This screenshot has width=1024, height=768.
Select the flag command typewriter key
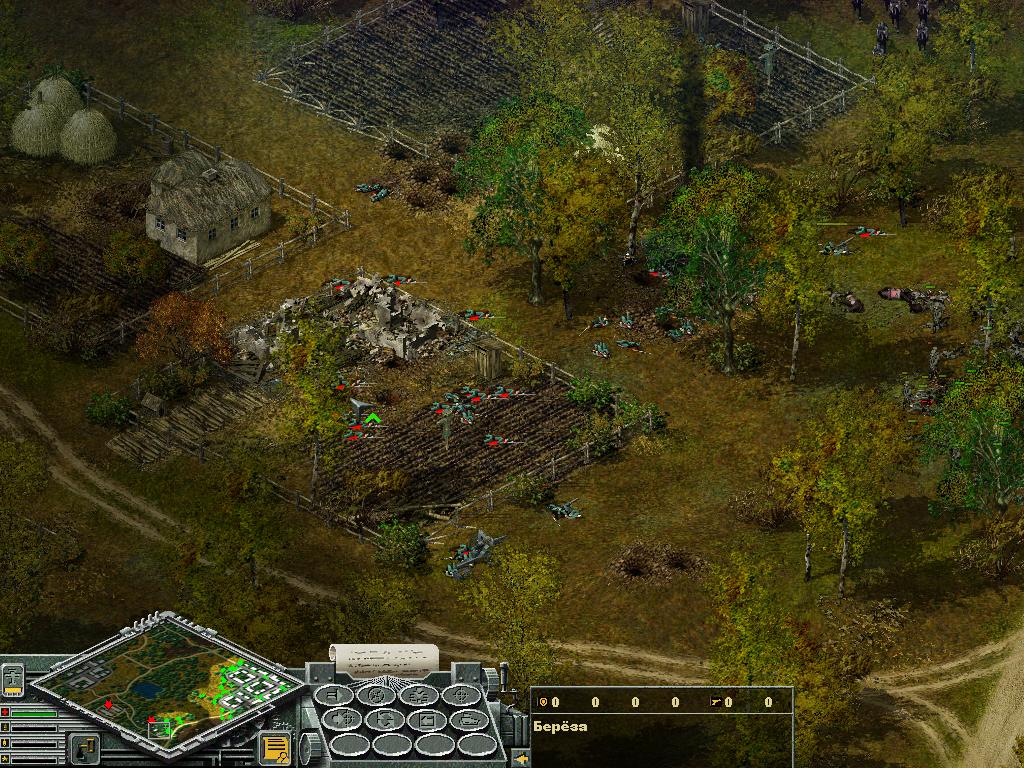pos(334,695)
